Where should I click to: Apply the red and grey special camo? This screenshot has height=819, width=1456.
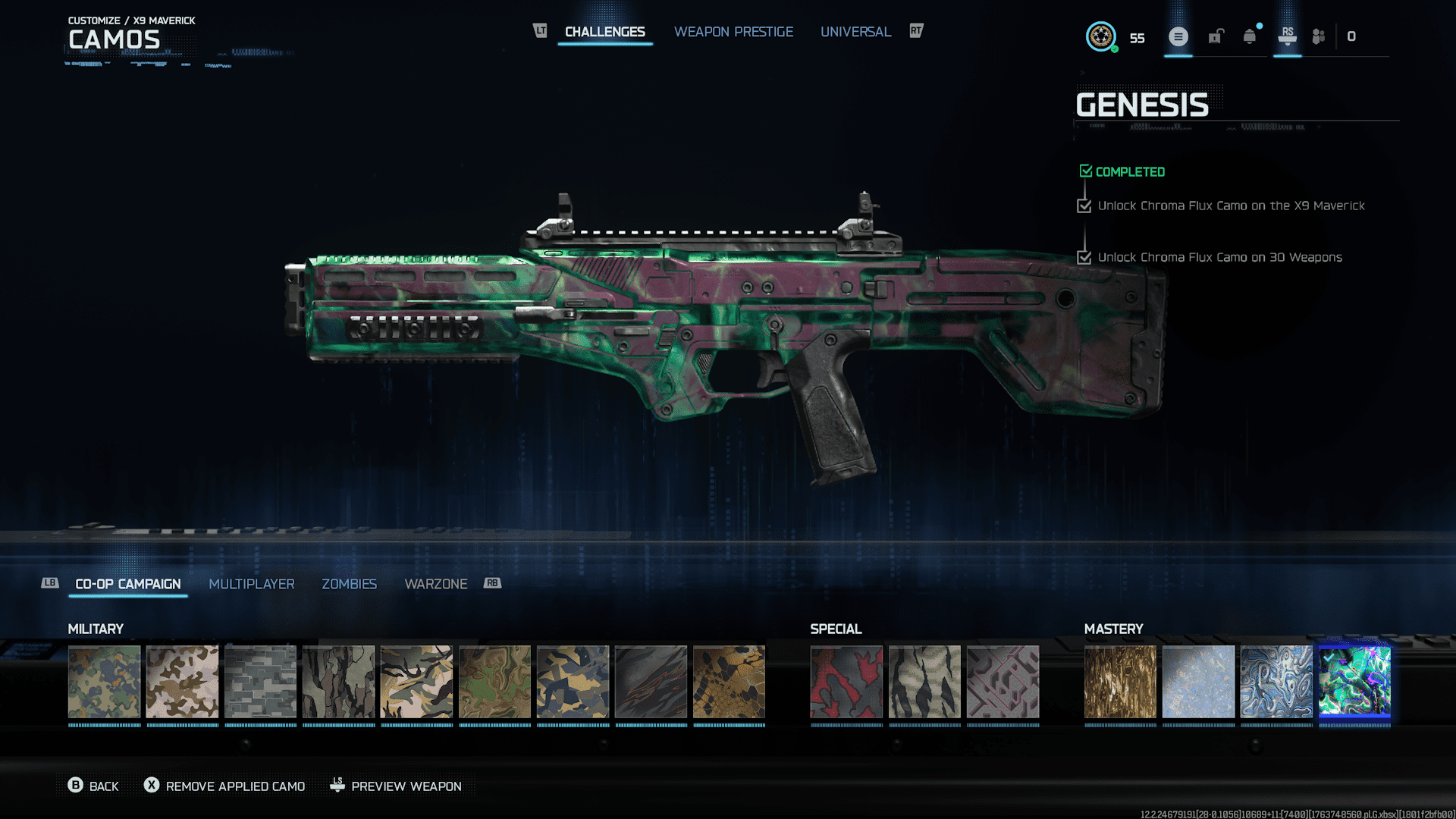pyautogui.click(x=846, y=682)
